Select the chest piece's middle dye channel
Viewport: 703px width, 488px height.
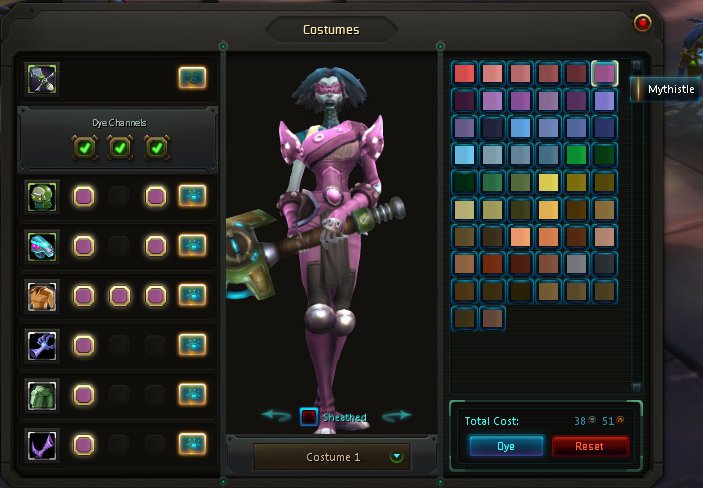point(119,295)
